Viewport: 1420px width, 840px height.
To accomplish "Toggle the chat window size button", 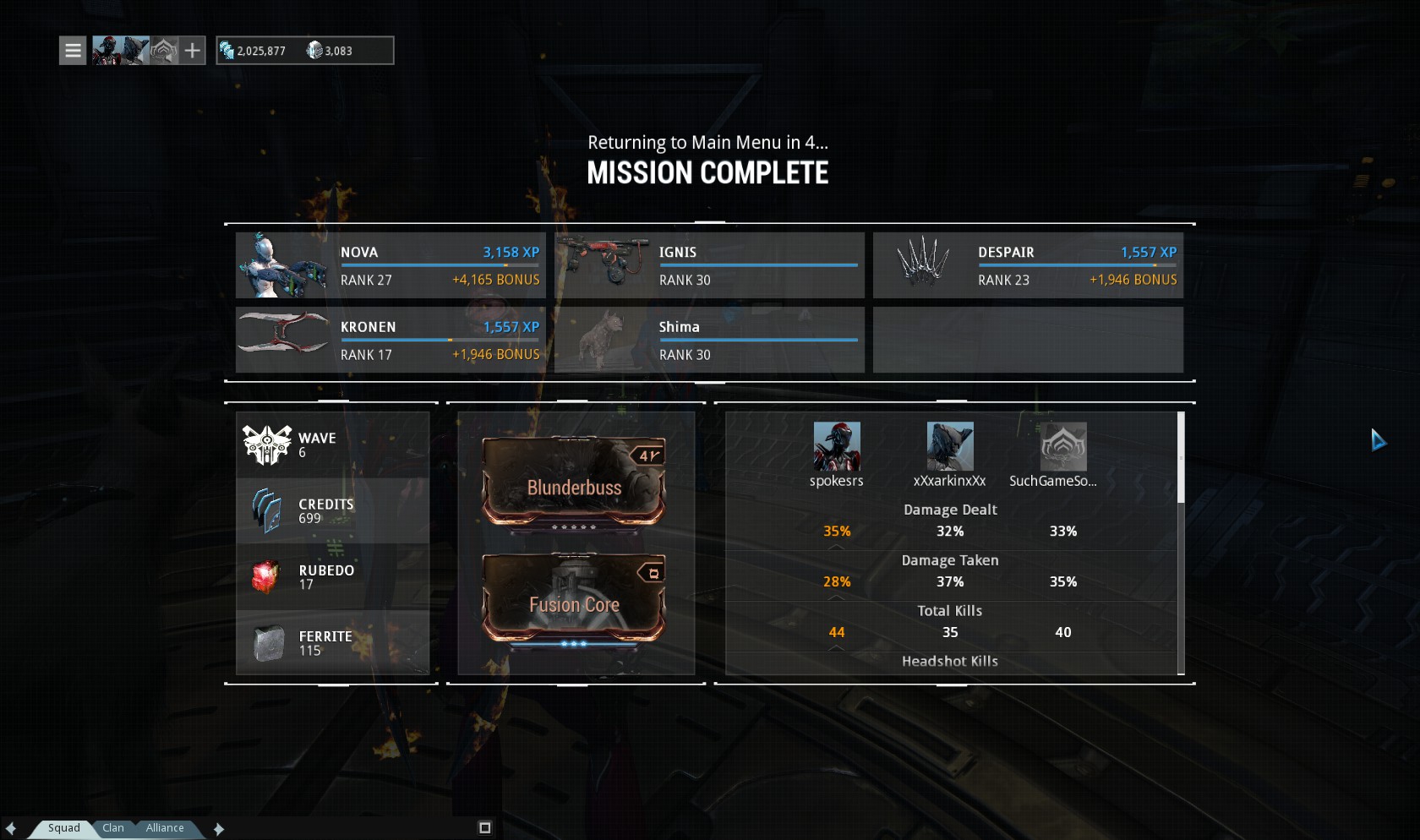I will click(x=485, y=828).
